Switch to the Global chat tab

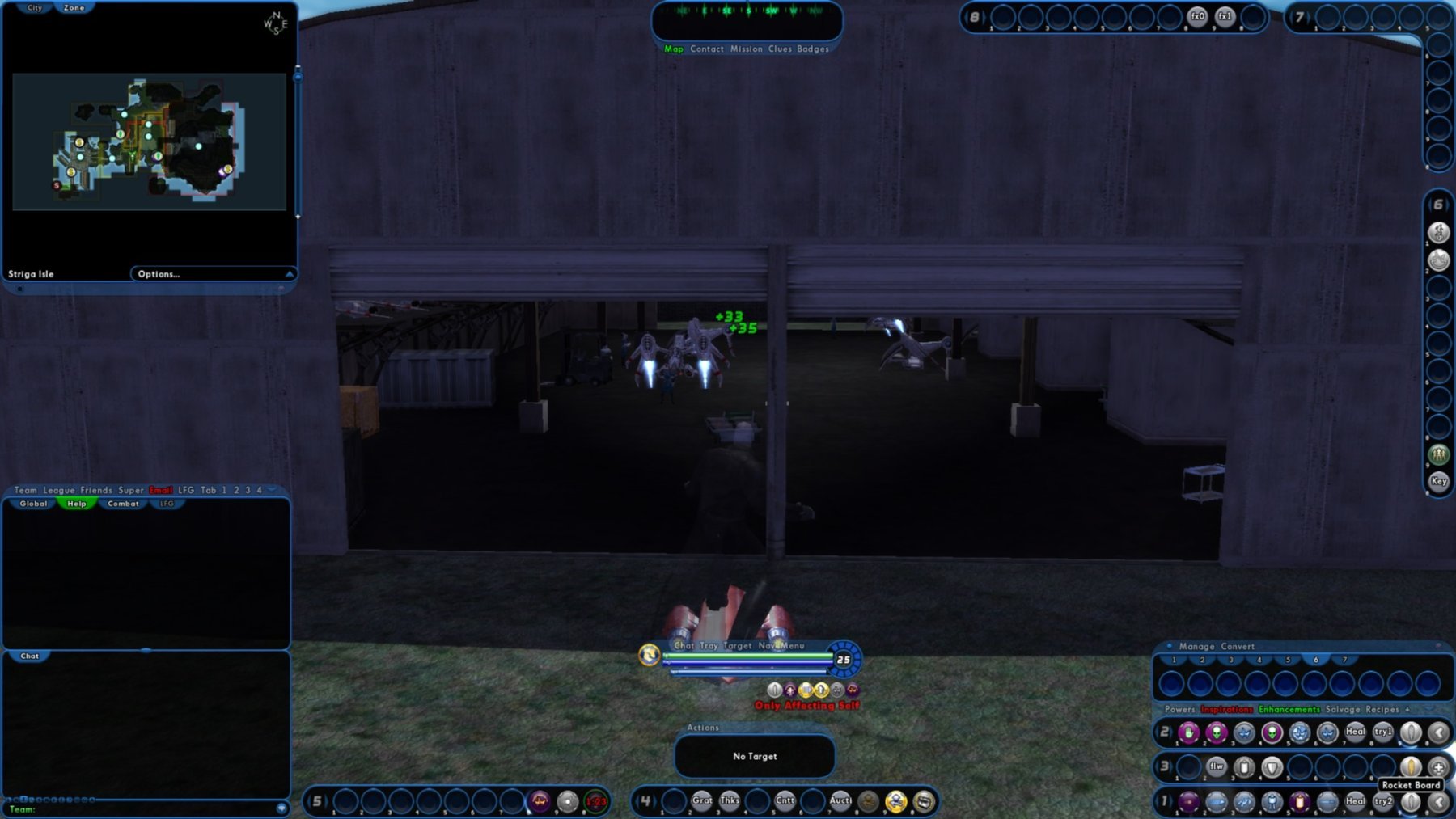[33, 504]
